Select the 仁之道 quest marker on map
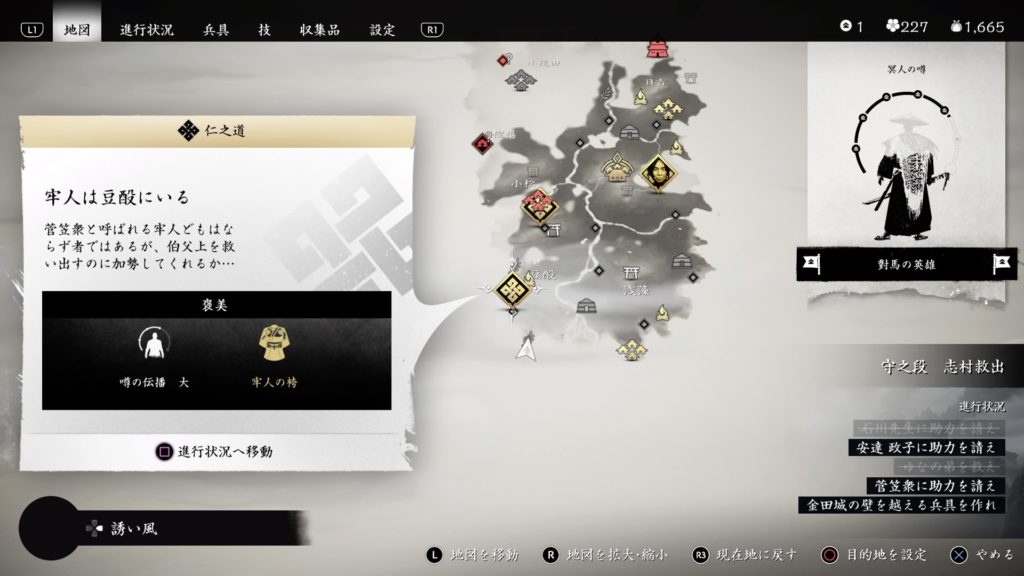1024x576 pixels. click(513, 290)
